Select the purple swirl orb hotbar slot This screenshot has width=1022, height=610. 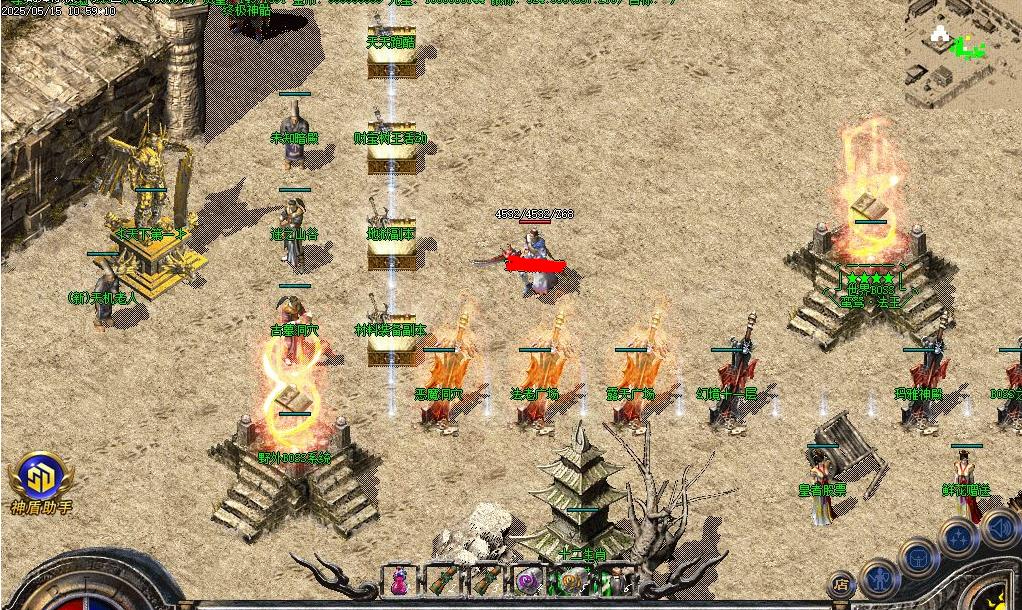527,579
